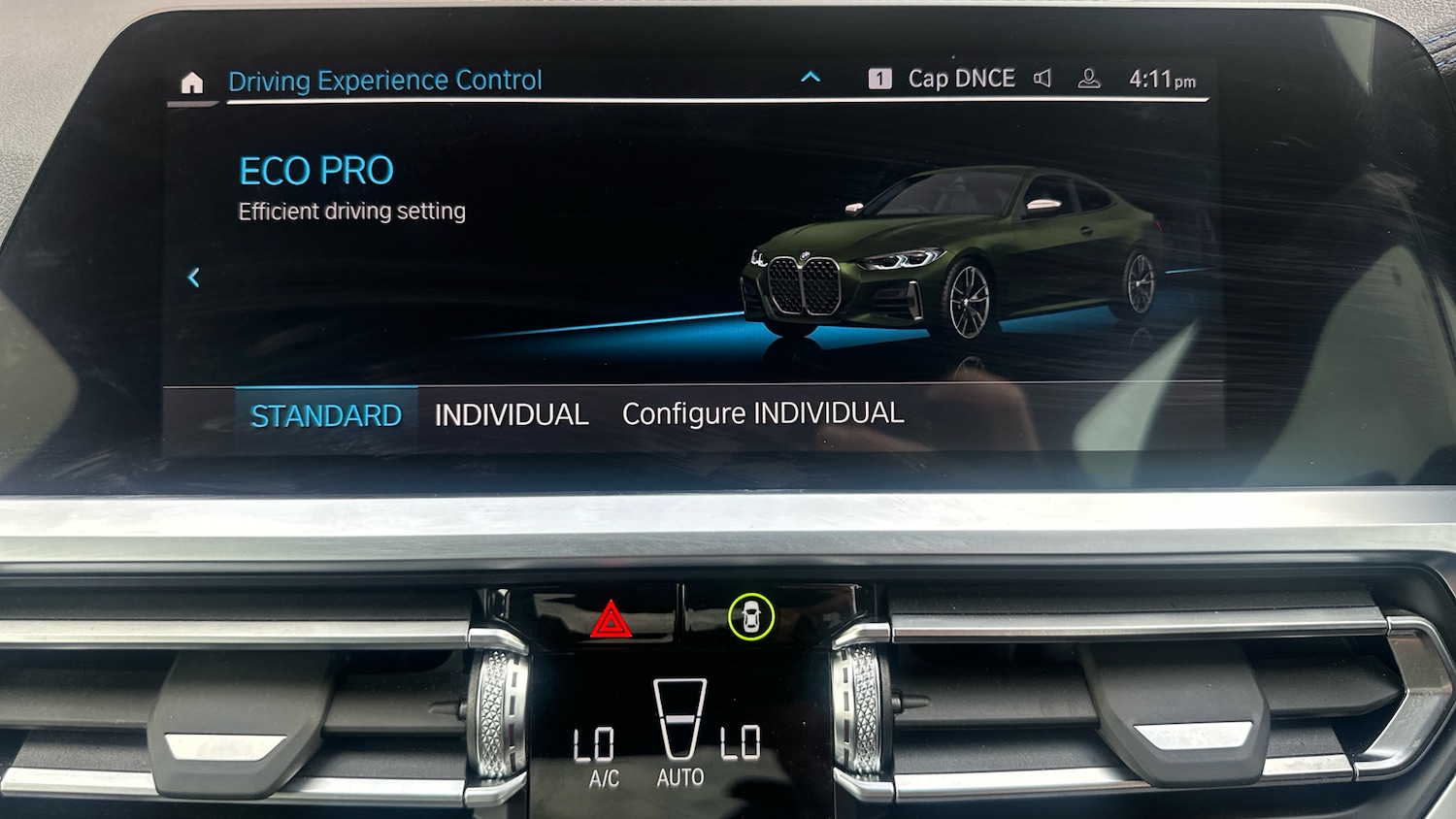Toggle the green car safety icon
The height and width of the screenshot is (819, 1456).
click(x=750, y=616)
